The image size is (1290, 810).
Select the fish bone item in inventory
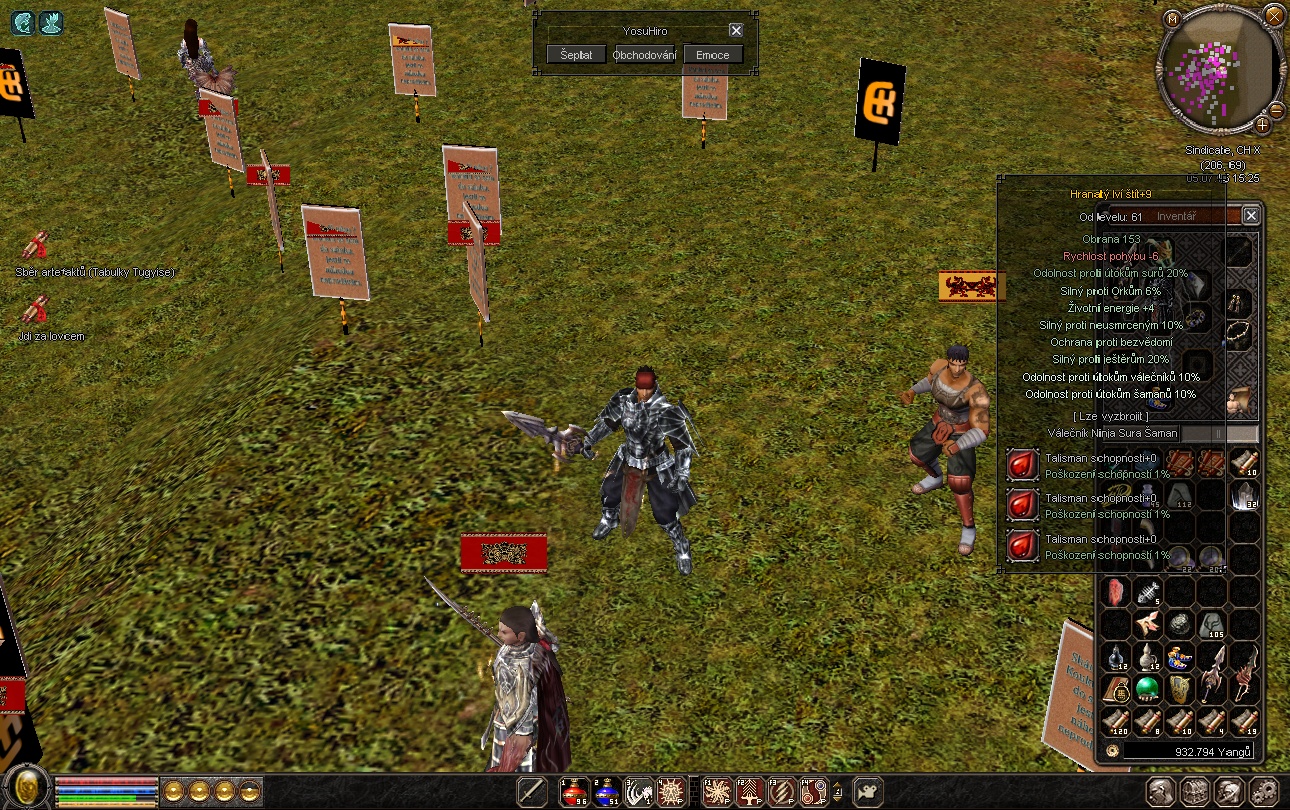point(1147,592)
